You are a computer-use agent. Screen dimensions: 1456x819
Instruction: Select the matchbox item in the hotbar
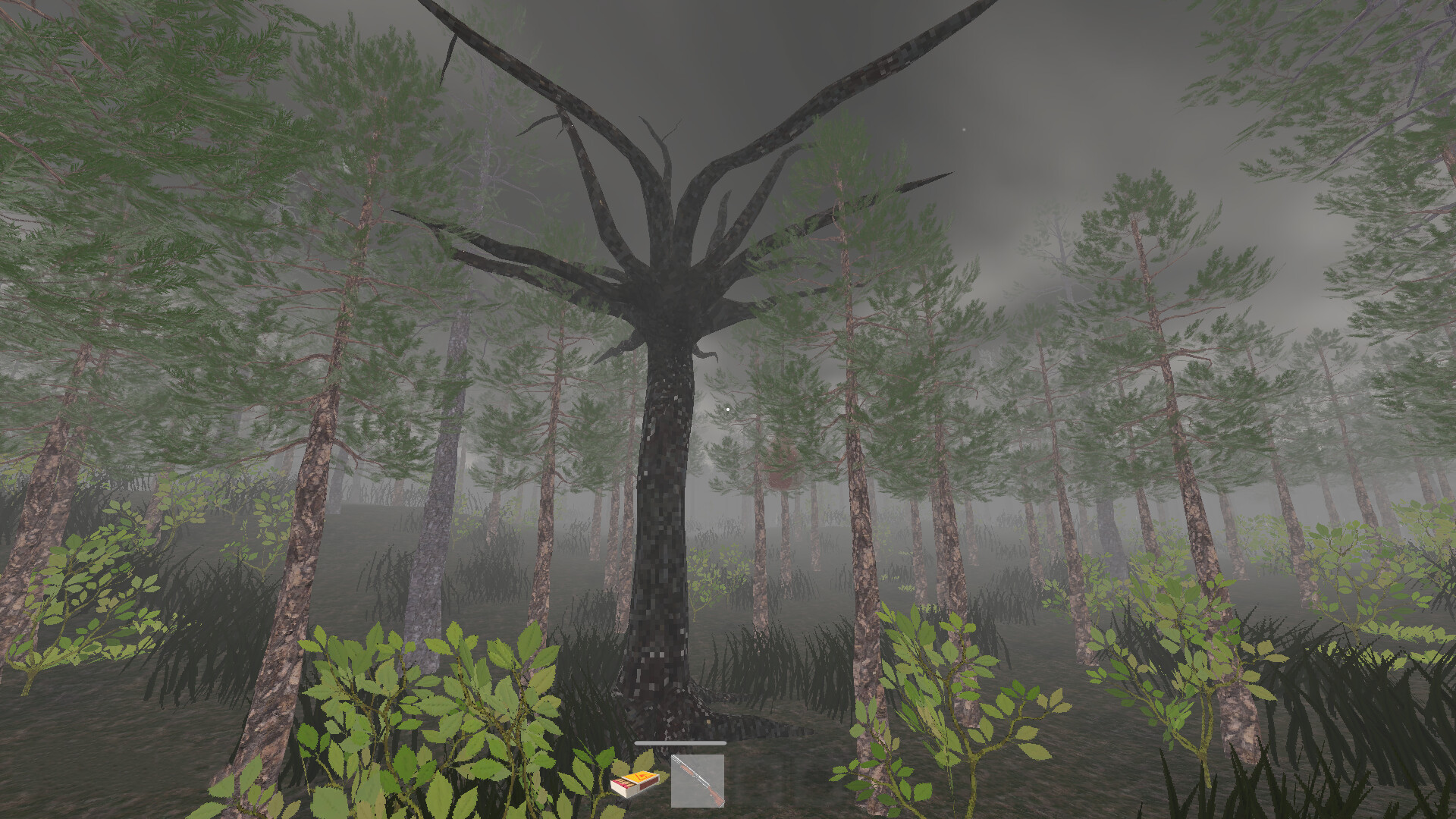[x=635, y=785]
